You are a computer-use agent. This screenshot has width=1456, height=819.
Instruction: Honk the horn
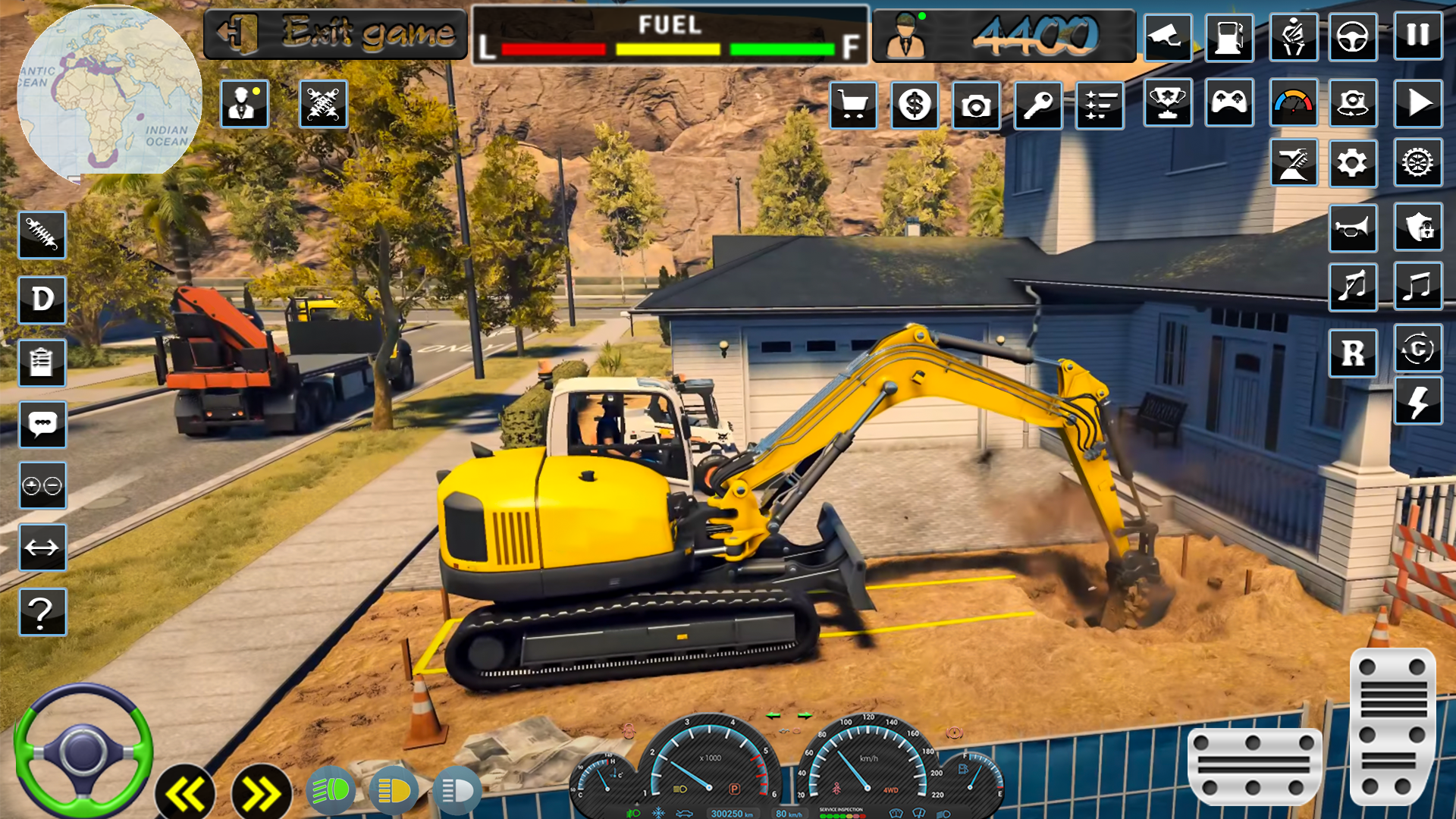coord(1354,228)
